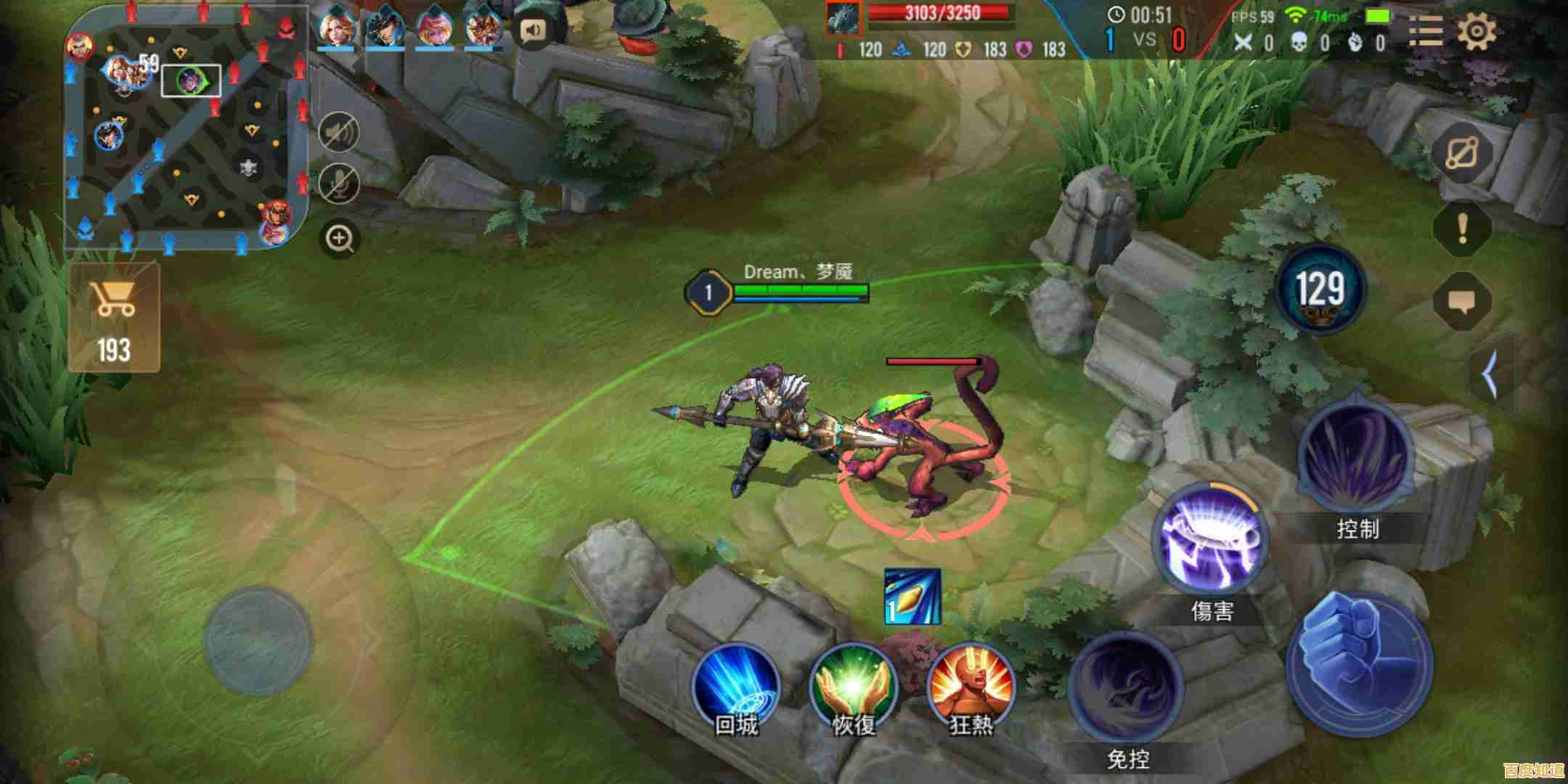
Task: Tap the fist basic attack button
Action: coord(1360,666)
